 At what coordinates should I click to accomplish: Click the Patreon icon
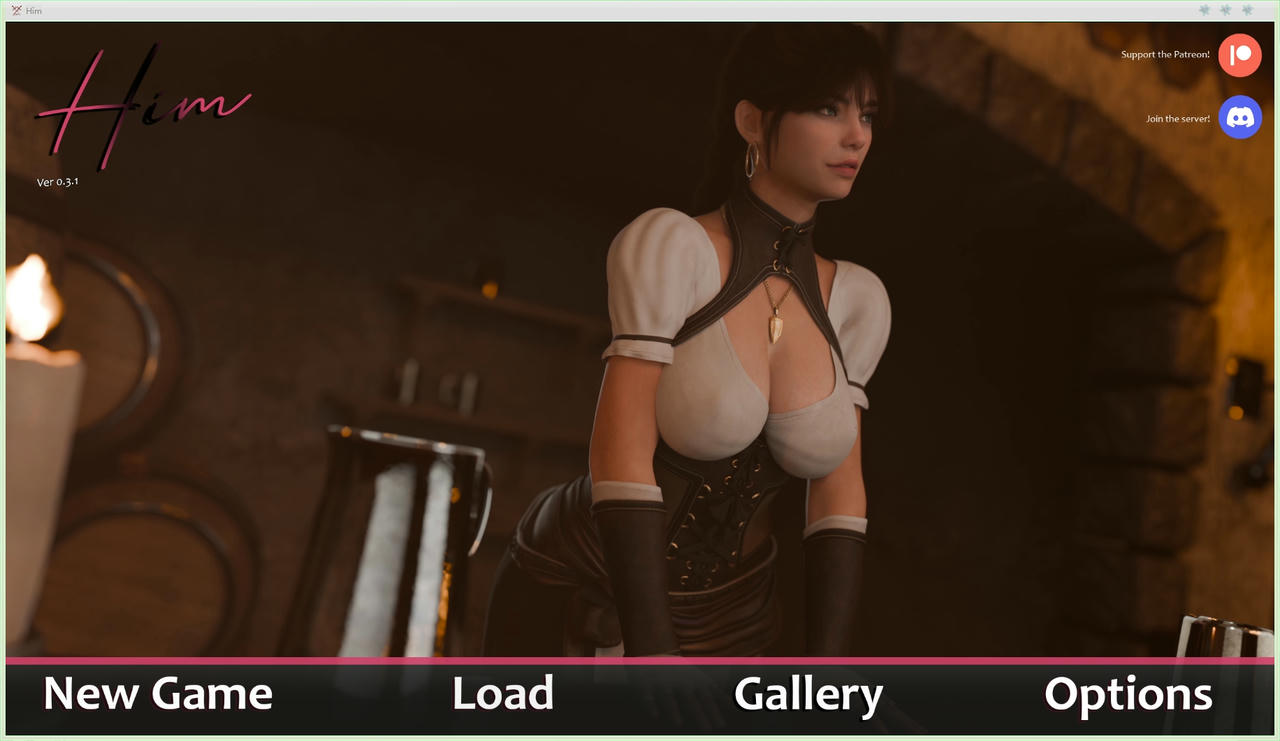click(1239, 55)
